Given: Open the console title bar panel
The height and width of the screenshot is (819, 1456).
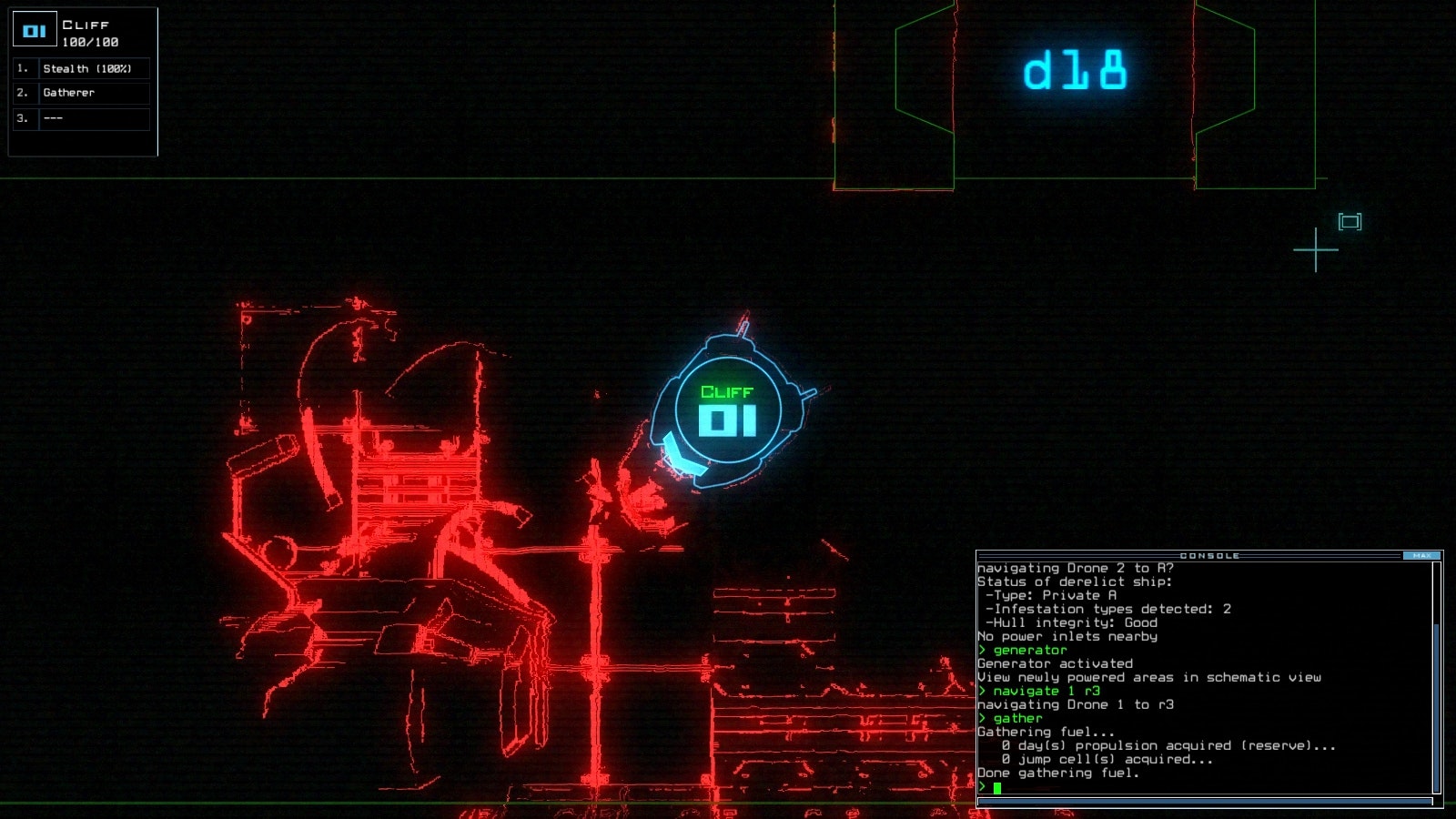Looking at the screenshot, I should (x=1210, y=553).
